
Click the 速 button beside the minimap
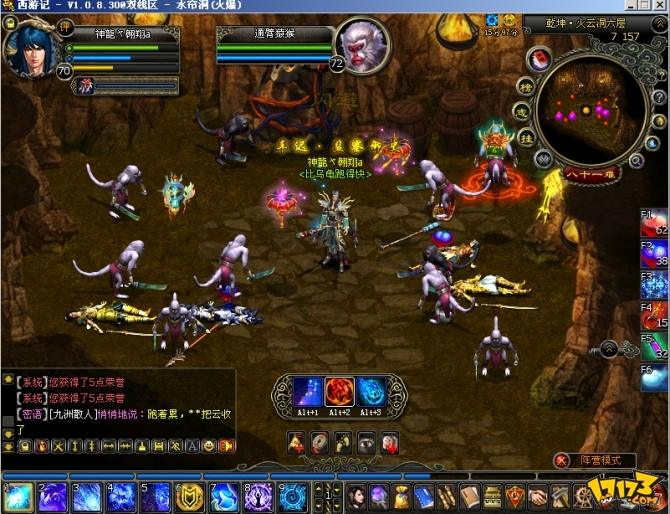524,112
